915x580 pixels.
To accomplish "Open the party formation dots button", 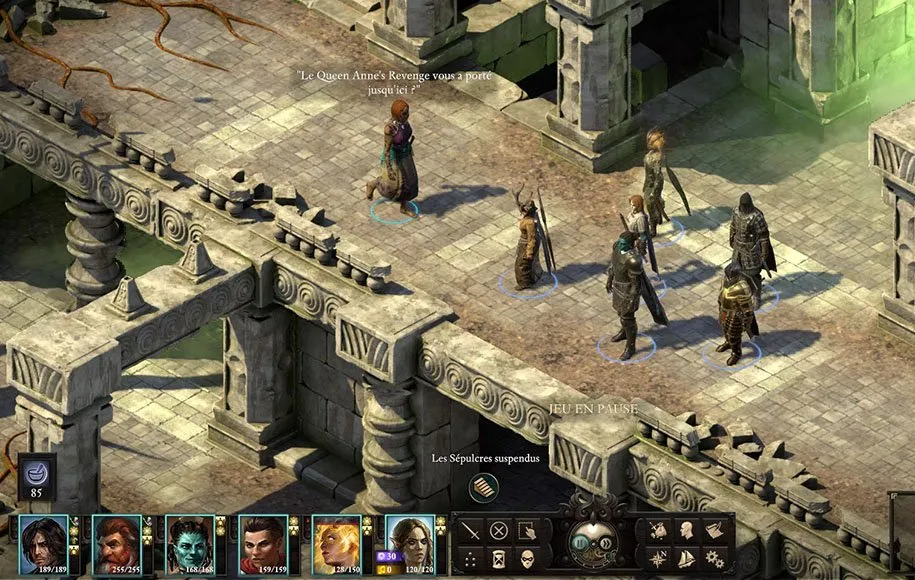I will tap(471, 559).
